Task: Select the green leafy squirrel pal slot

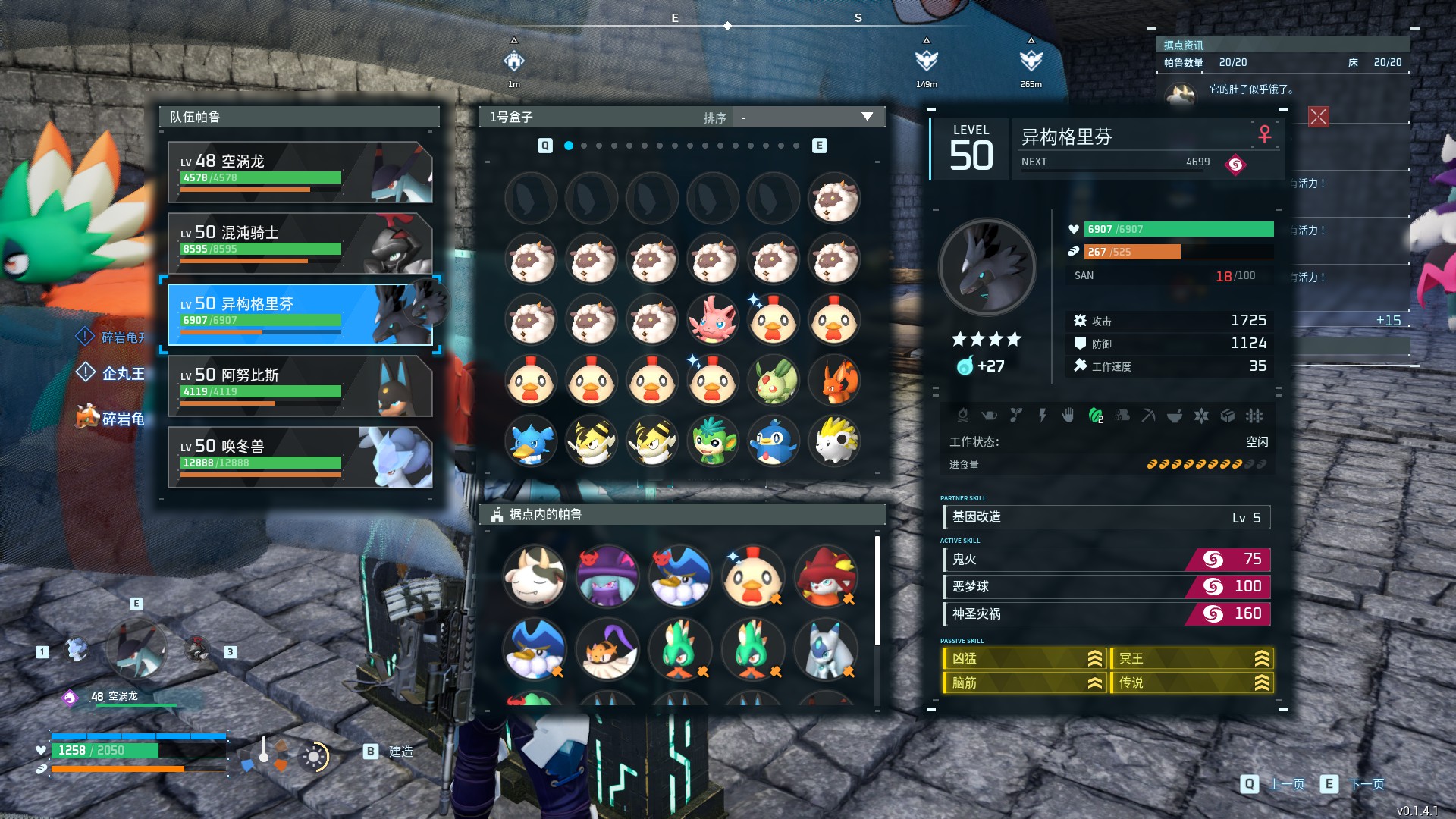Action: (x=773, y=381)
